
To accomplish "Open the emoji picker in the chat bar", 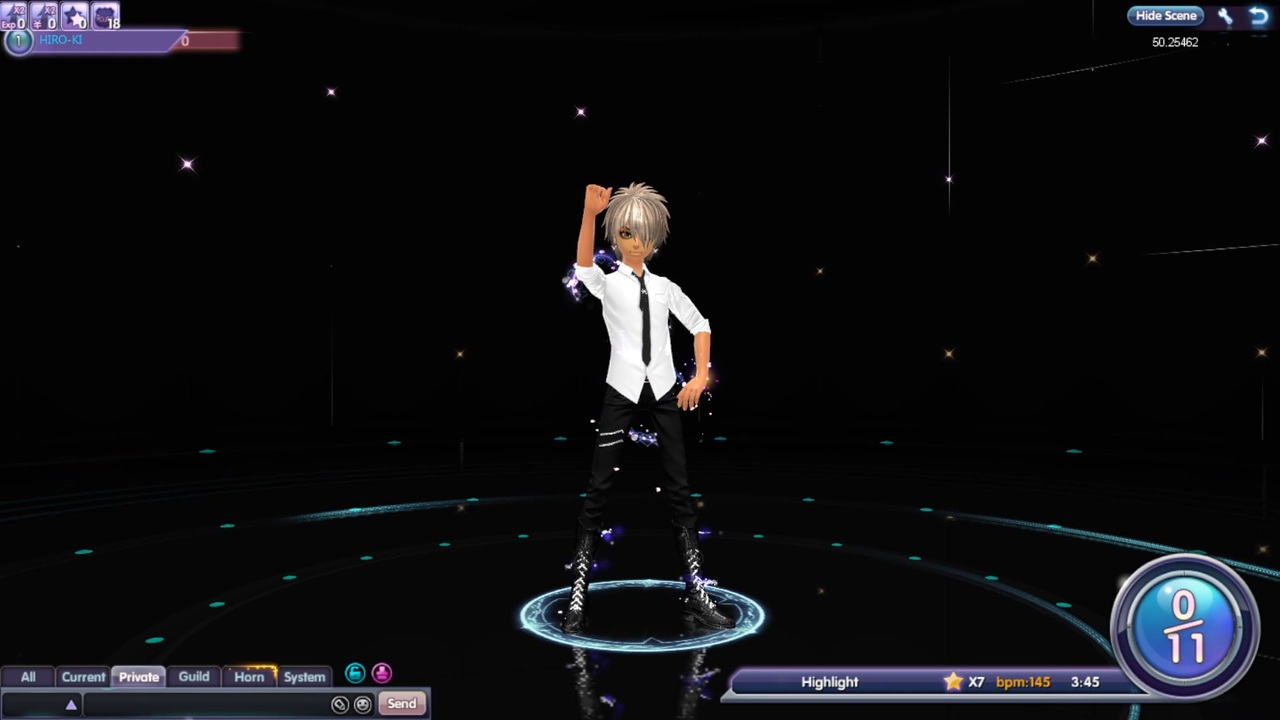I will (362, 704).
